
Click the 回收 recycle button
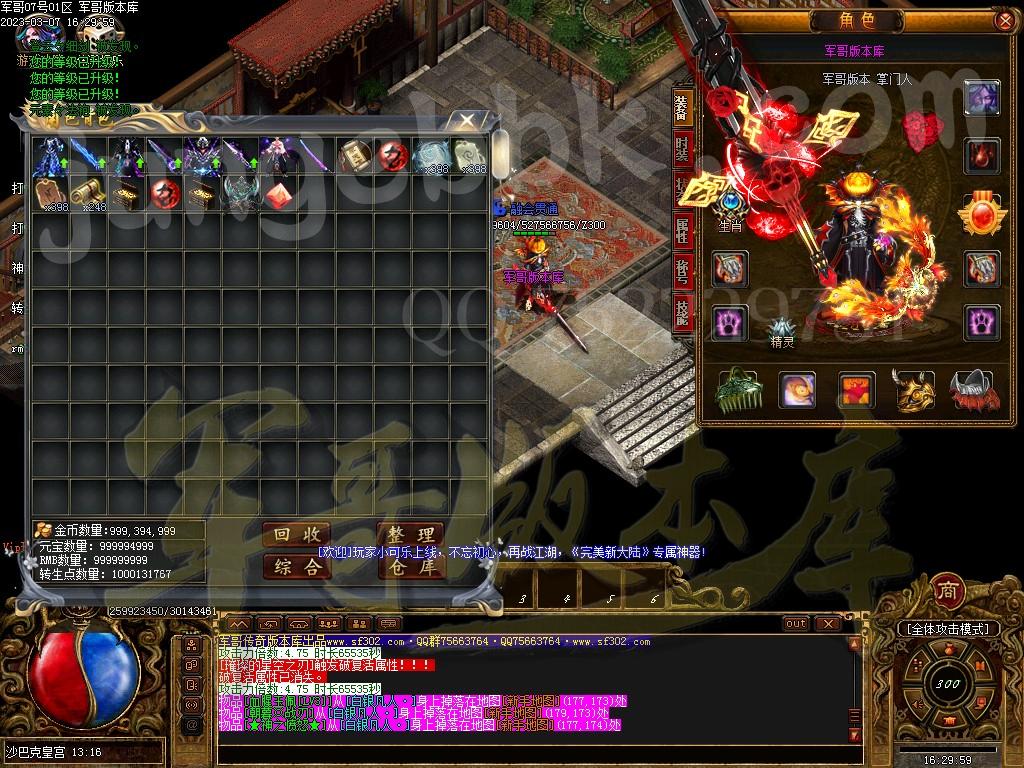coord(296,536)
